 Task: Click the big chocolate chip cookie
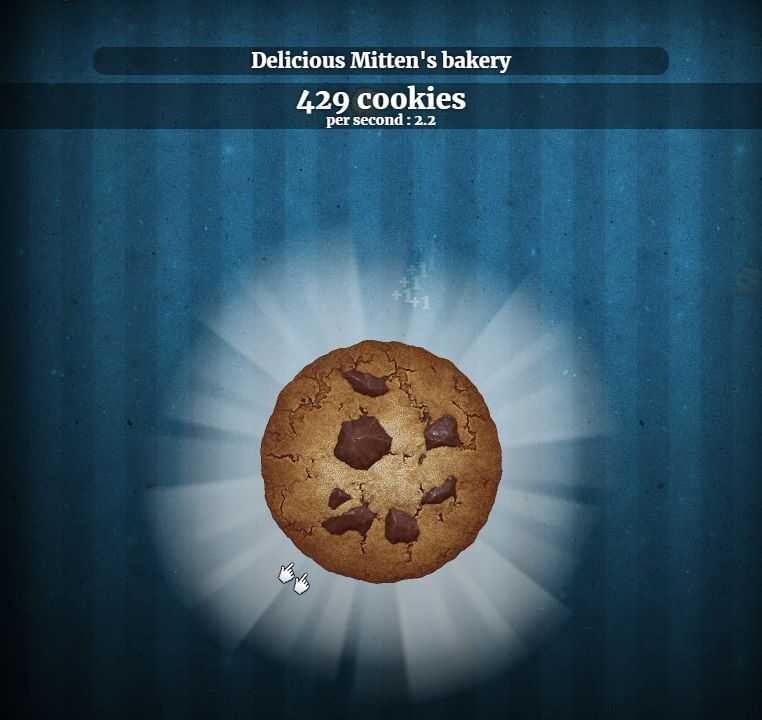pos(381,458)
